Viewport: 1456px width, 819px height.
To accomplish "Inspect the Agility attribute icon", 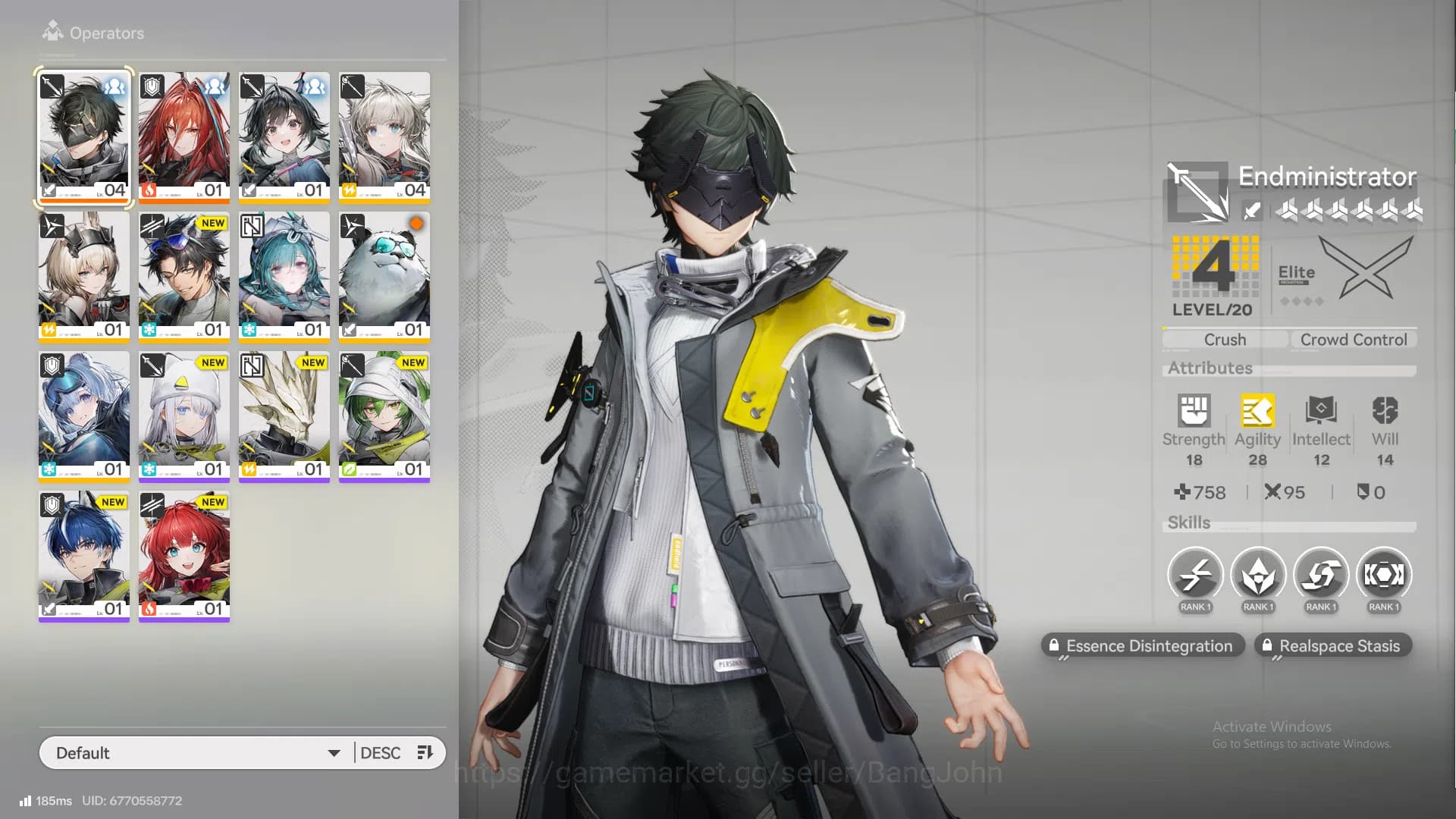I will pyautogui.click(x=1257, y=412).
